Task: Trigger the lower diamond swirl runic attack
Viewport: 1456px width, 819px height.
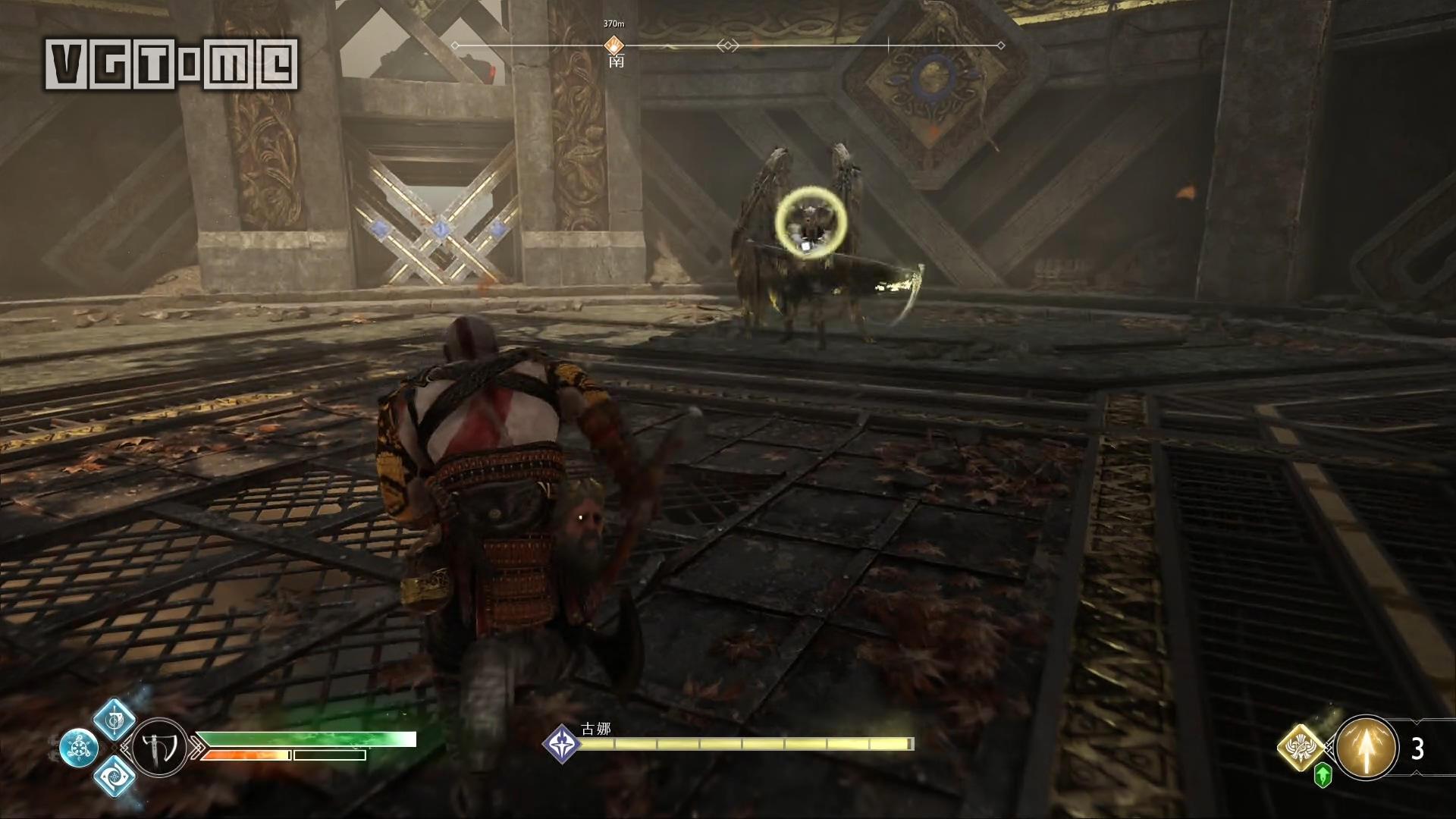Action: click(115, 776)
